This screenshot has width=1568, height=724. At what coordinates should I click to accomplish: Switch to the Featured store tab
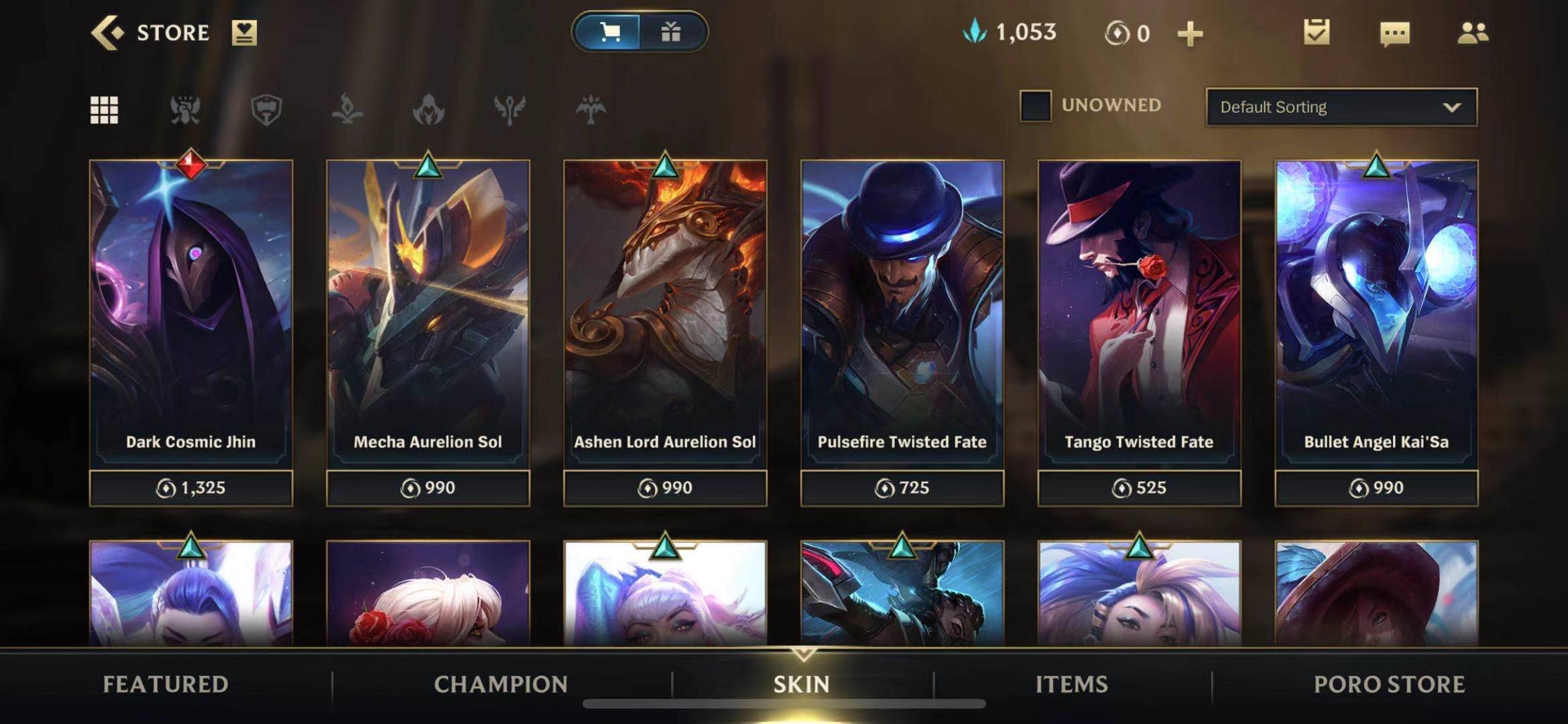coord(166,684)
